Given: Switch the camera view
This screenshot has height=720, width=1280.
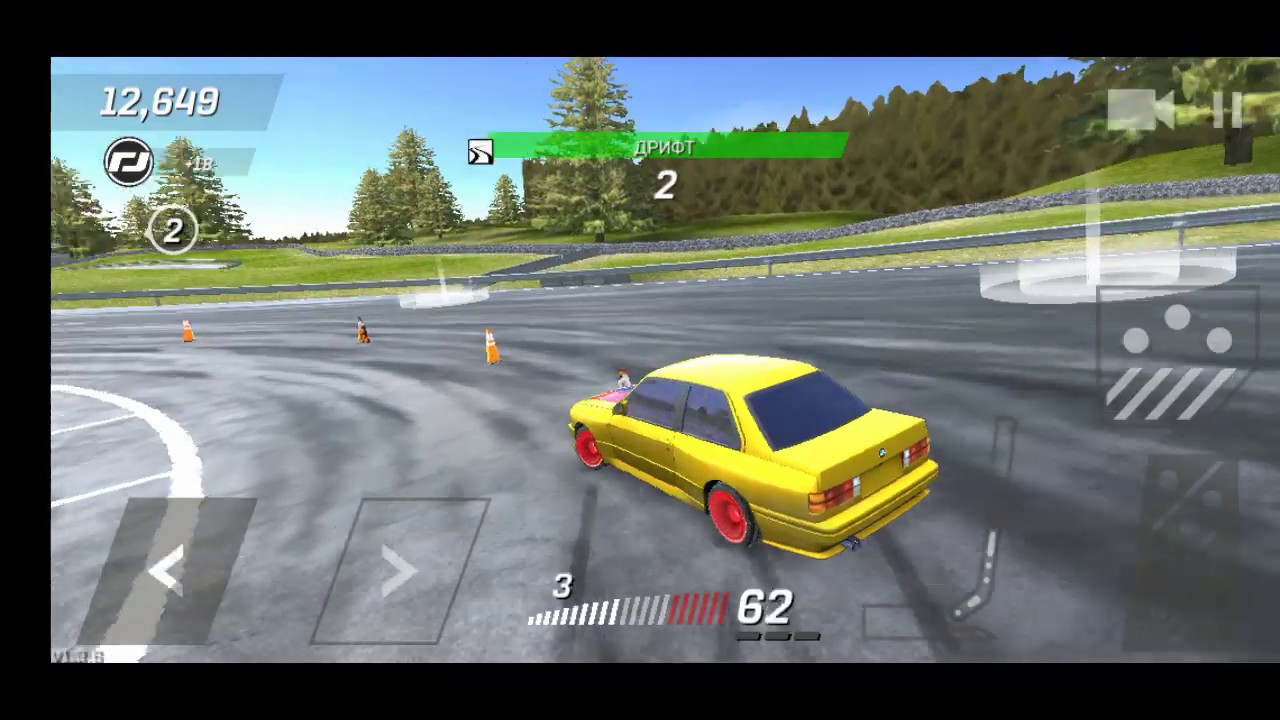Looking at the screenshot, I should pyautogui.click(x=1142, y=108).
